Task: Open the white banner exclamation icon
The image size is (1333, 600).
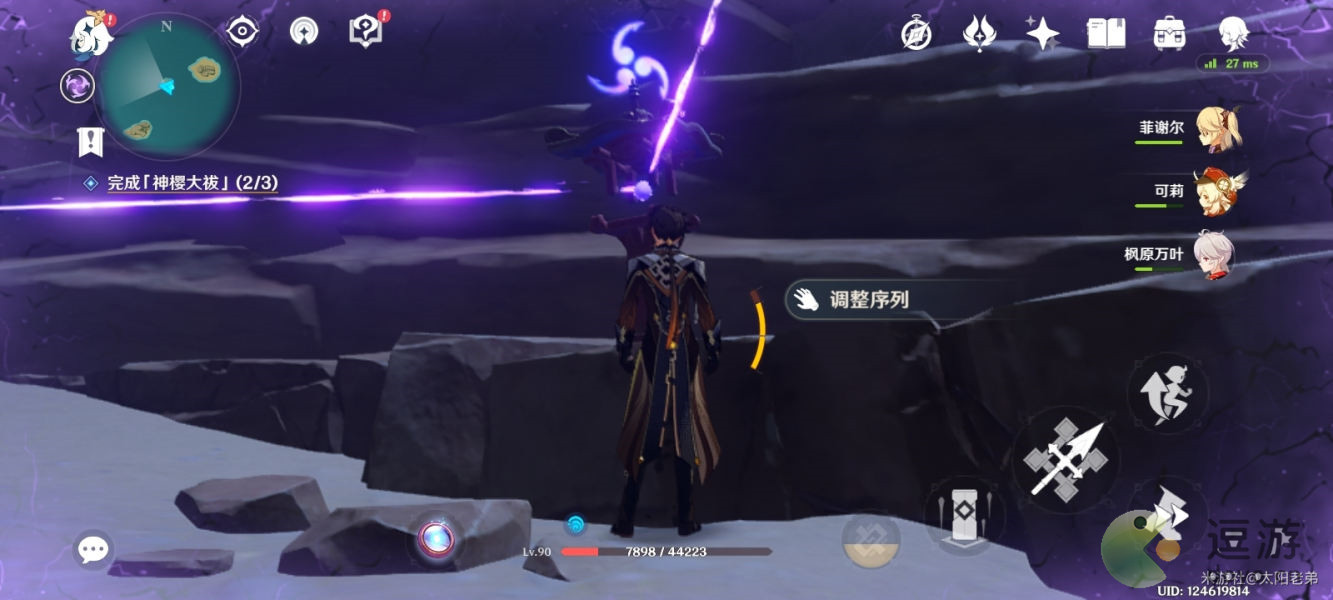Action: click(x=91, y=142)
